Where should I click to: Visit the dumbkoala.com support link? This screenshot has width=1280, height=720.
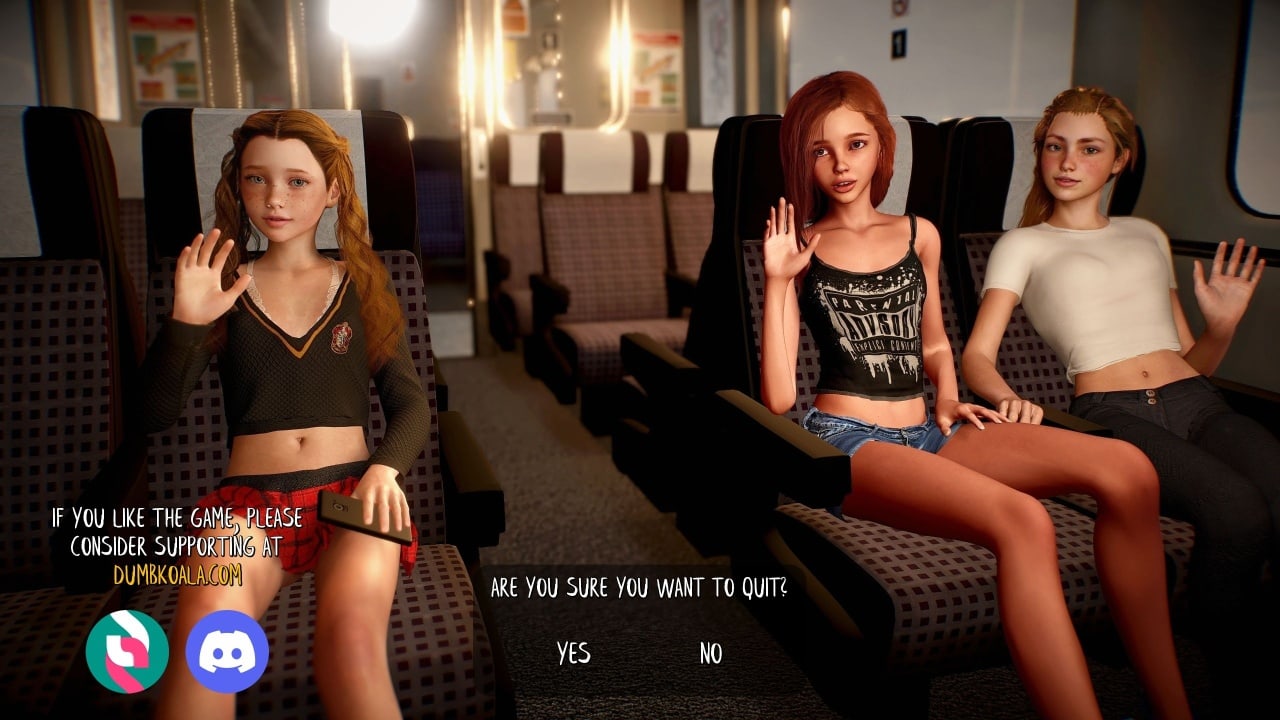(x=177, y=575)
